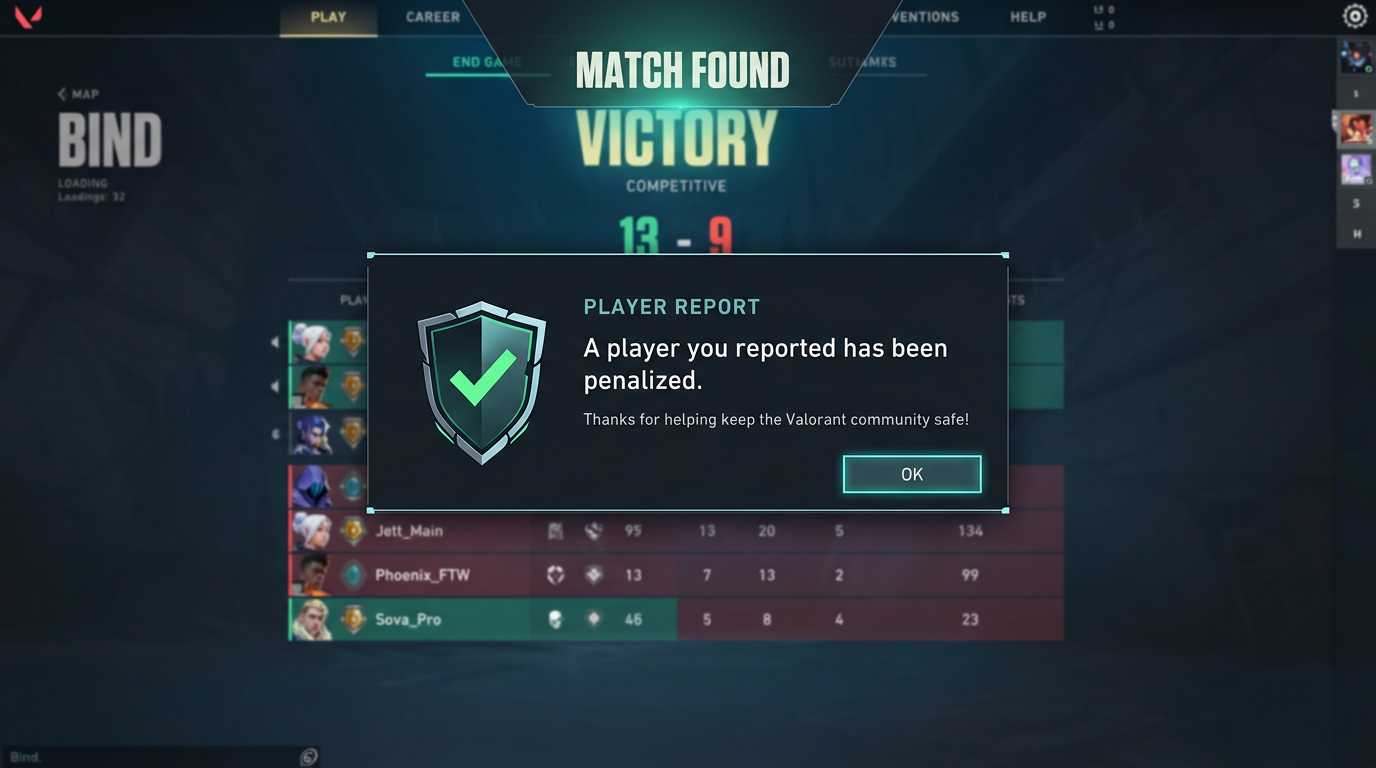Open the CAREER tab
1376x768 pixels.
(x=433, y=17)
